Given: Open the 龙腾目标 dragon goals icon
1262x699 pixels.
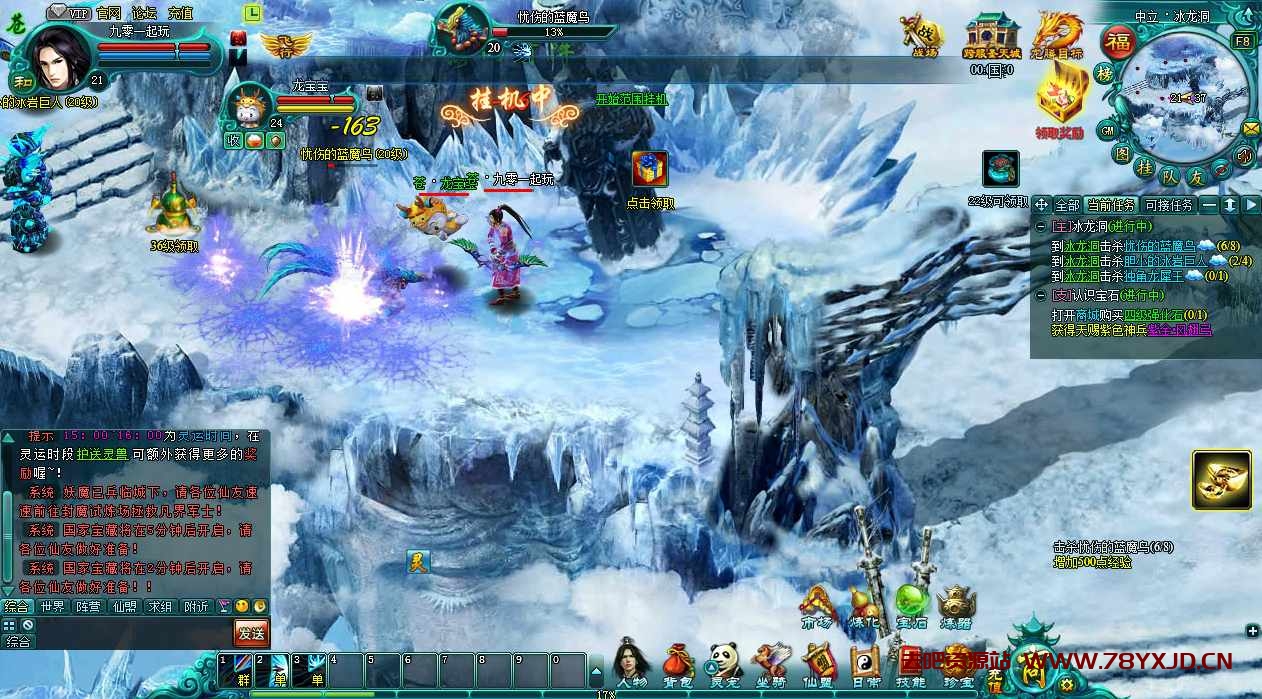Looking at the screenshot, I should pyautogui.click(x=1058, y=34).
